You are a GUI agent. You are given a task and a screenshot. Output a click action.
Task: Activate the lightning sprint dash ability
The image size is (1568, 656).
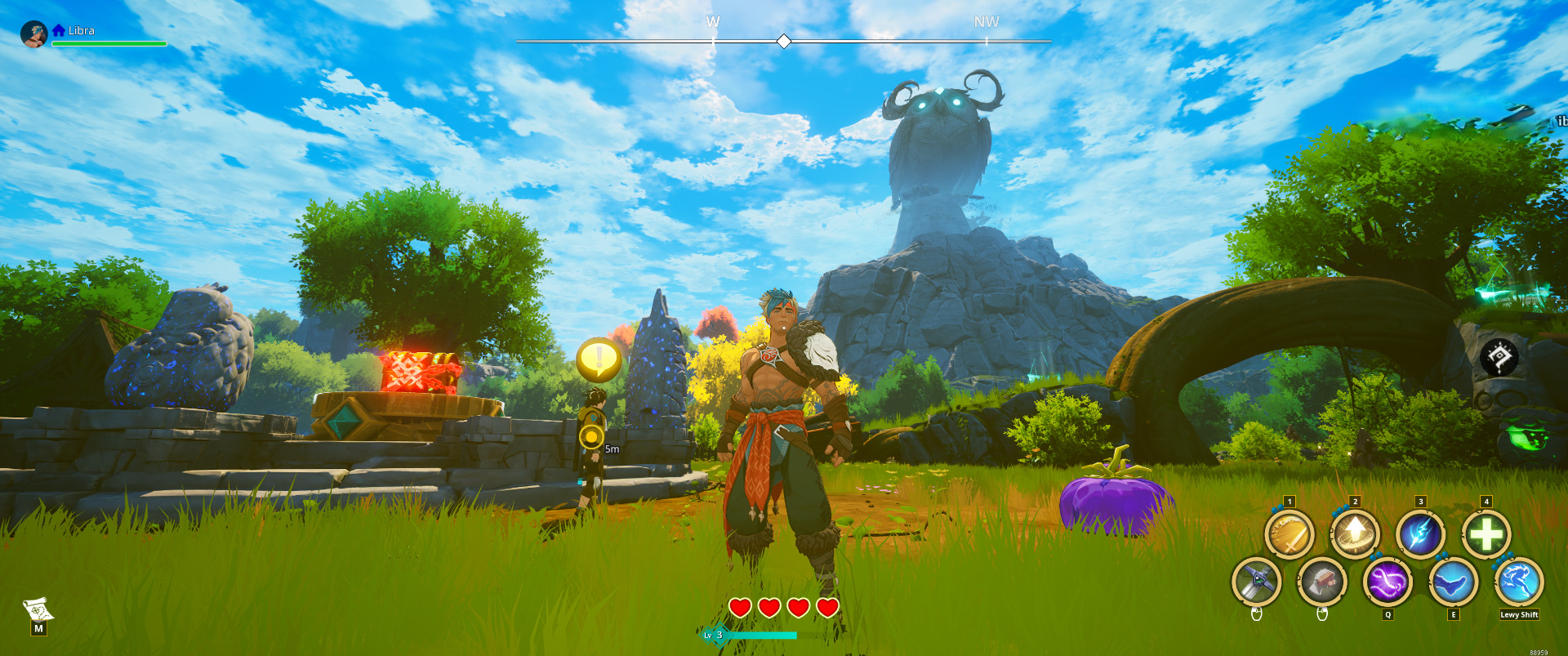pos(1519,582)
